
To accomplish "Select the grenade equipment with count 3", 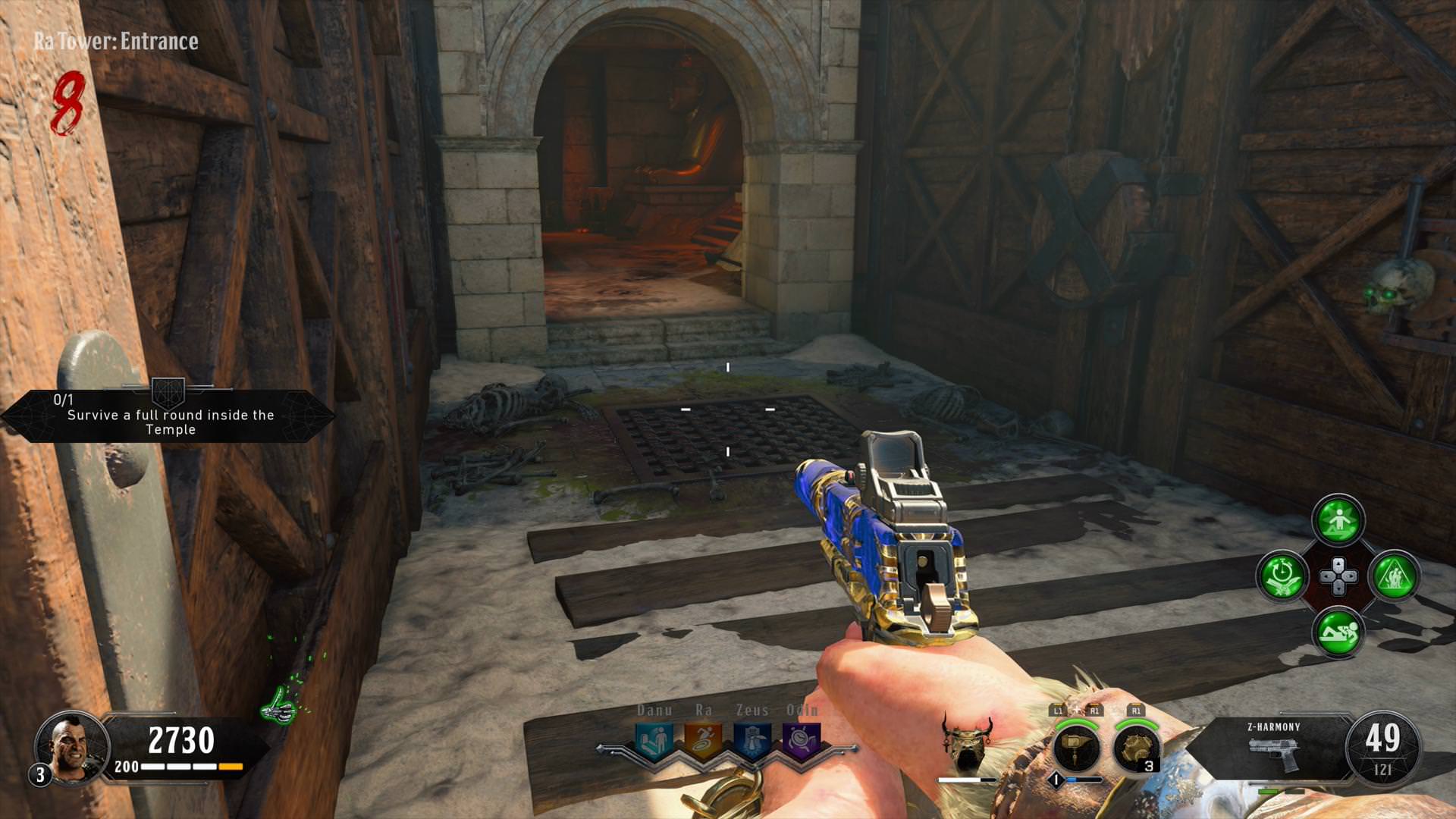I will coord(1137,747).
